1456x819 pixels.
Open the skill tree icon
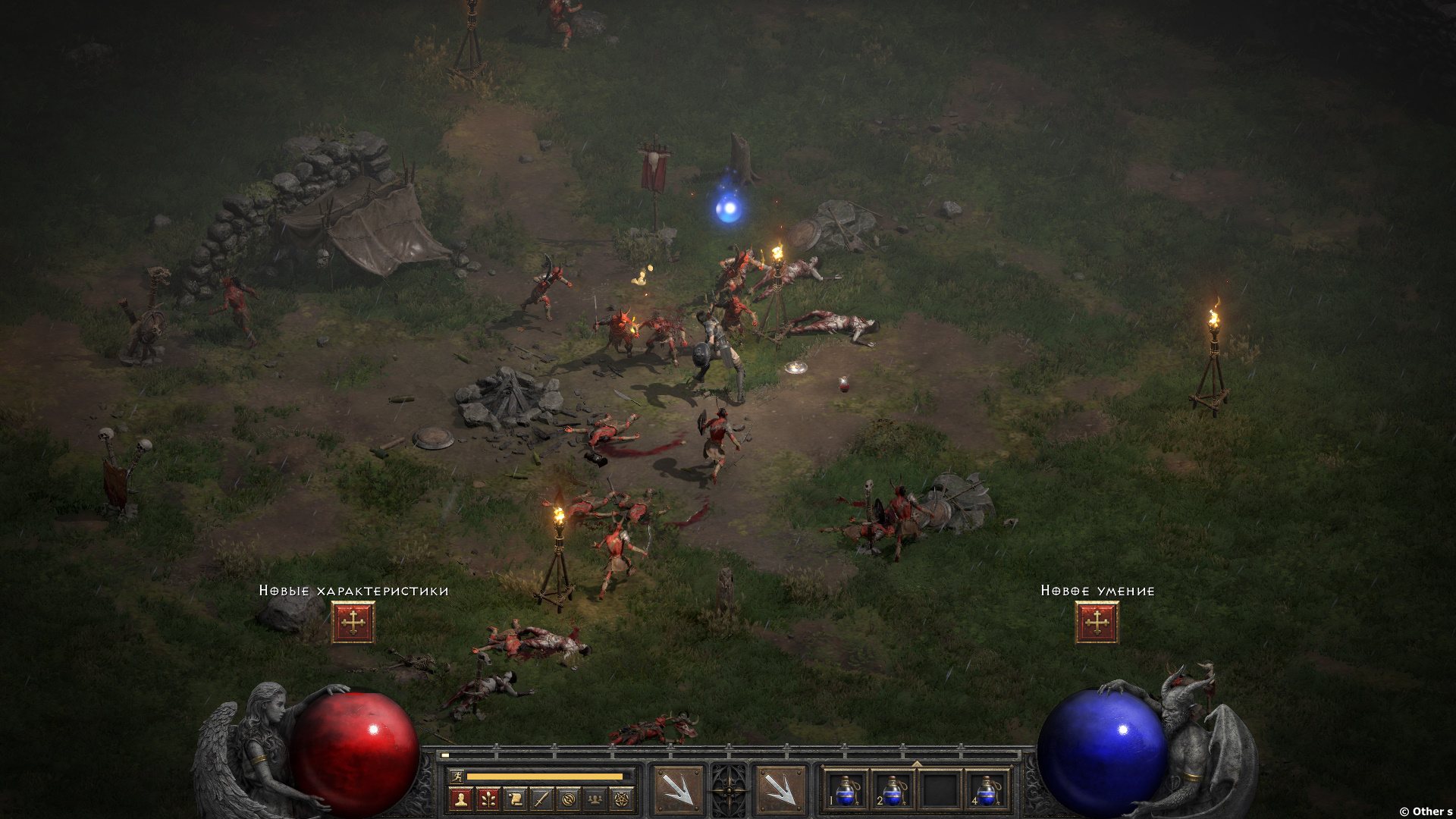(487, 799)
